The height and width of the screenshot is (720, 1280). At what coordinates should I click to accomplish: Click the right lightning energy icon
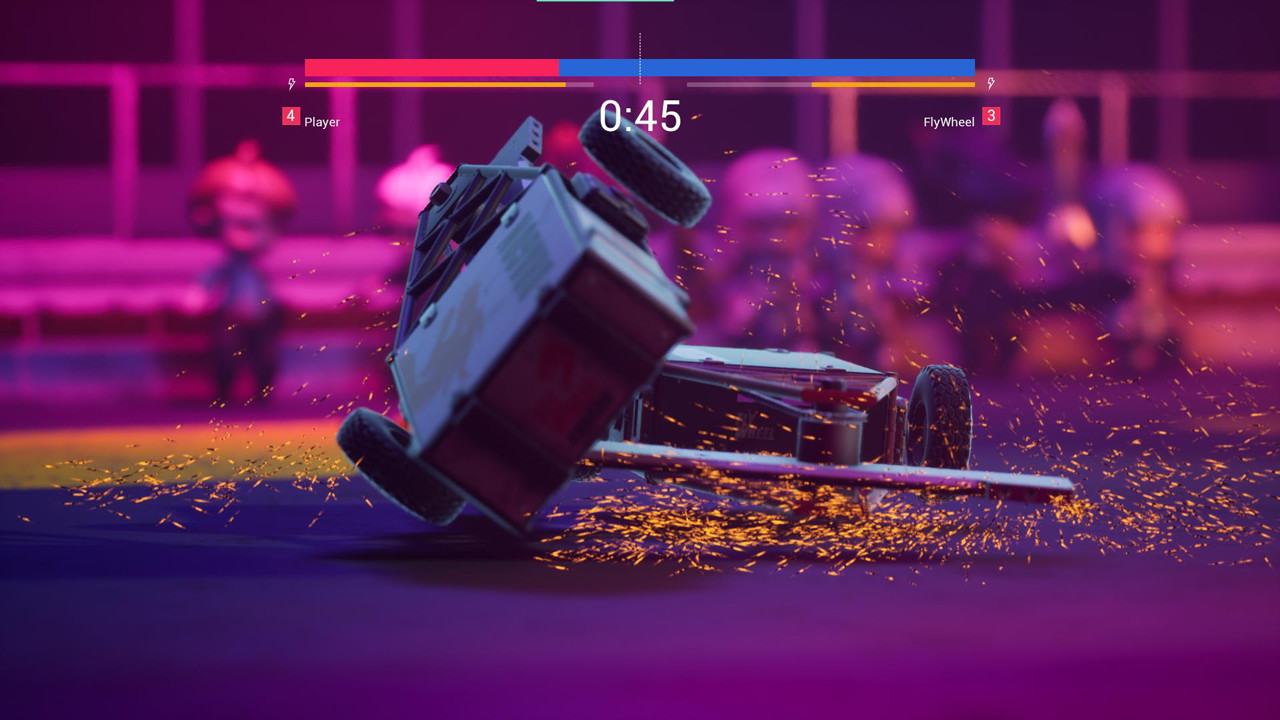[x=990, y=84]
